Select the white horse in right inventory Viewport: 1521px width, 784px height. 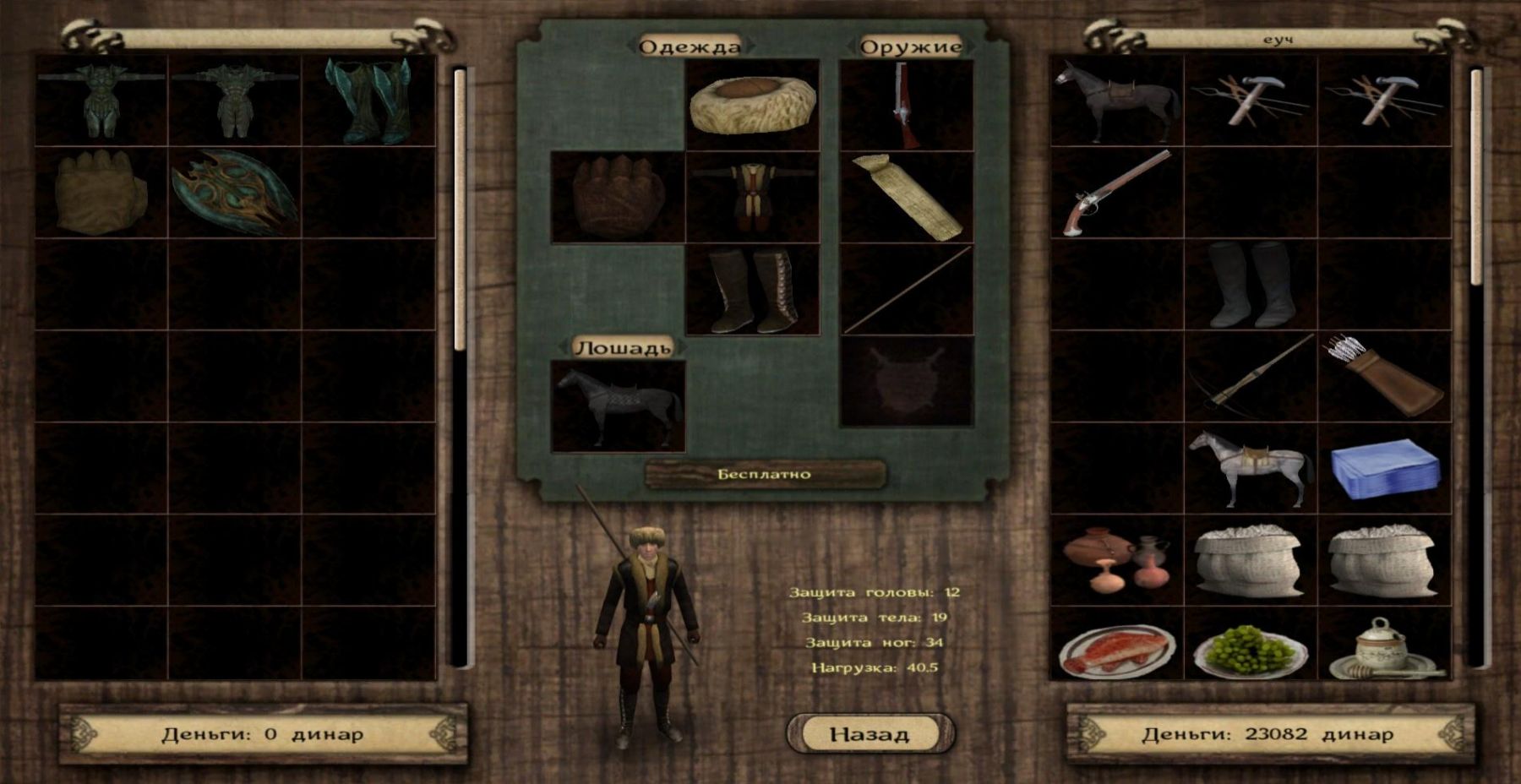tap(1251, 468)
